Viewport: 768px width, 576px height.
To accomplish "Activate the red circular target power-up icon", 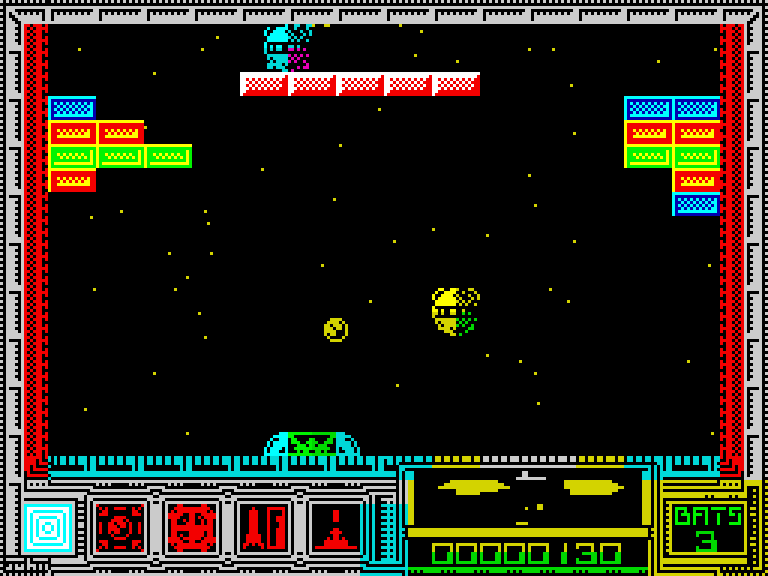I will tap(120, 527).
